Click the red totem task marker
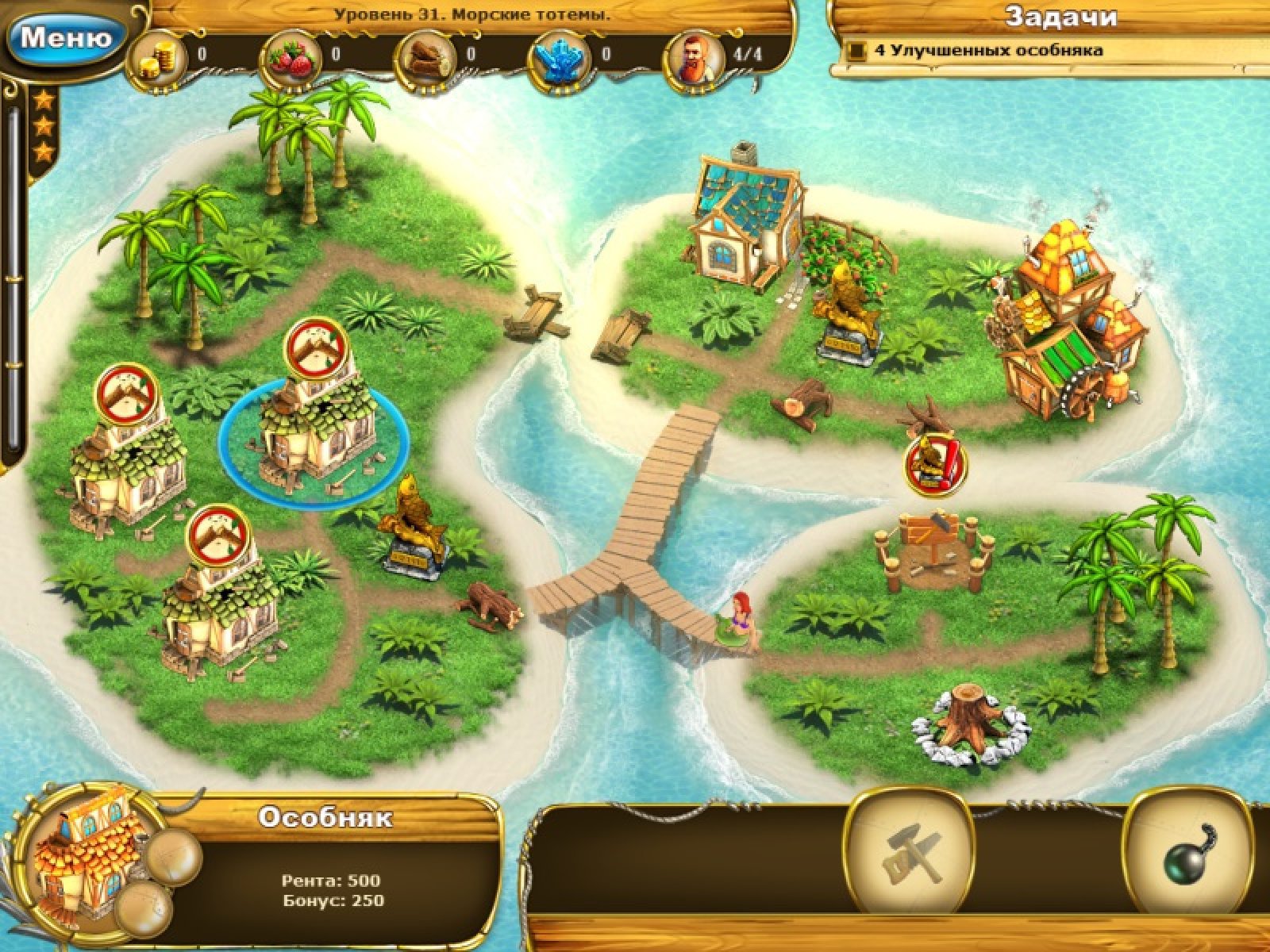Screen dimensions: 1270x952 tap(937, 465)
